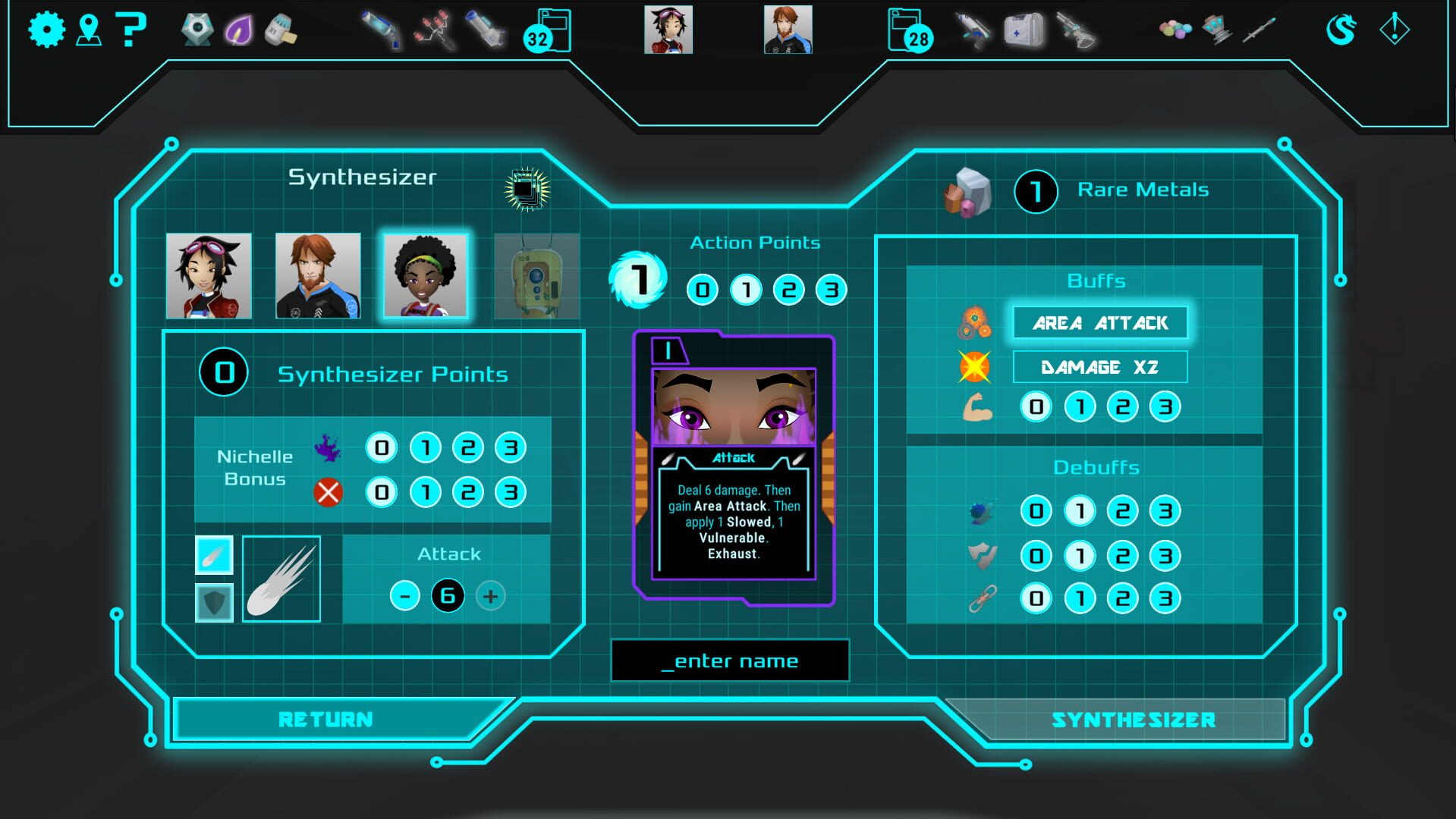Set Action Points to 3
The image size is (1456, 819).
(831, 290)
